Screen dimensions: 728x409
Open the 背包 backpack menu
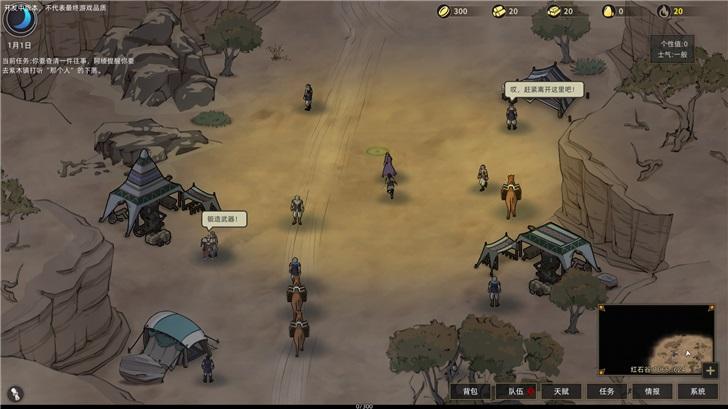470,391
